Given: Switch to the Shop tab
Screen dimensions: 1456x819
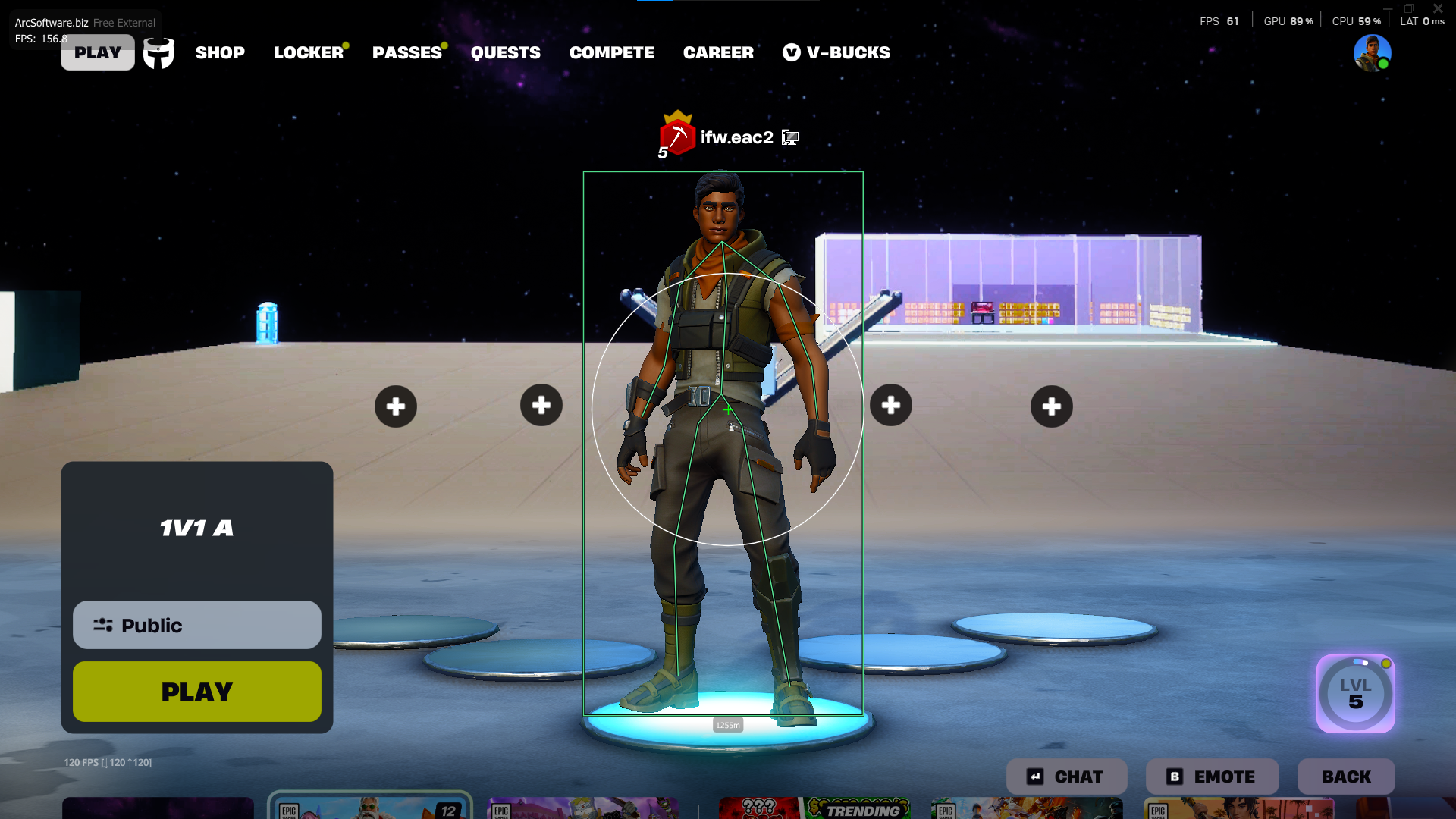Looking at the screenshot, I should pyautogui.click(x=220, y=52).
